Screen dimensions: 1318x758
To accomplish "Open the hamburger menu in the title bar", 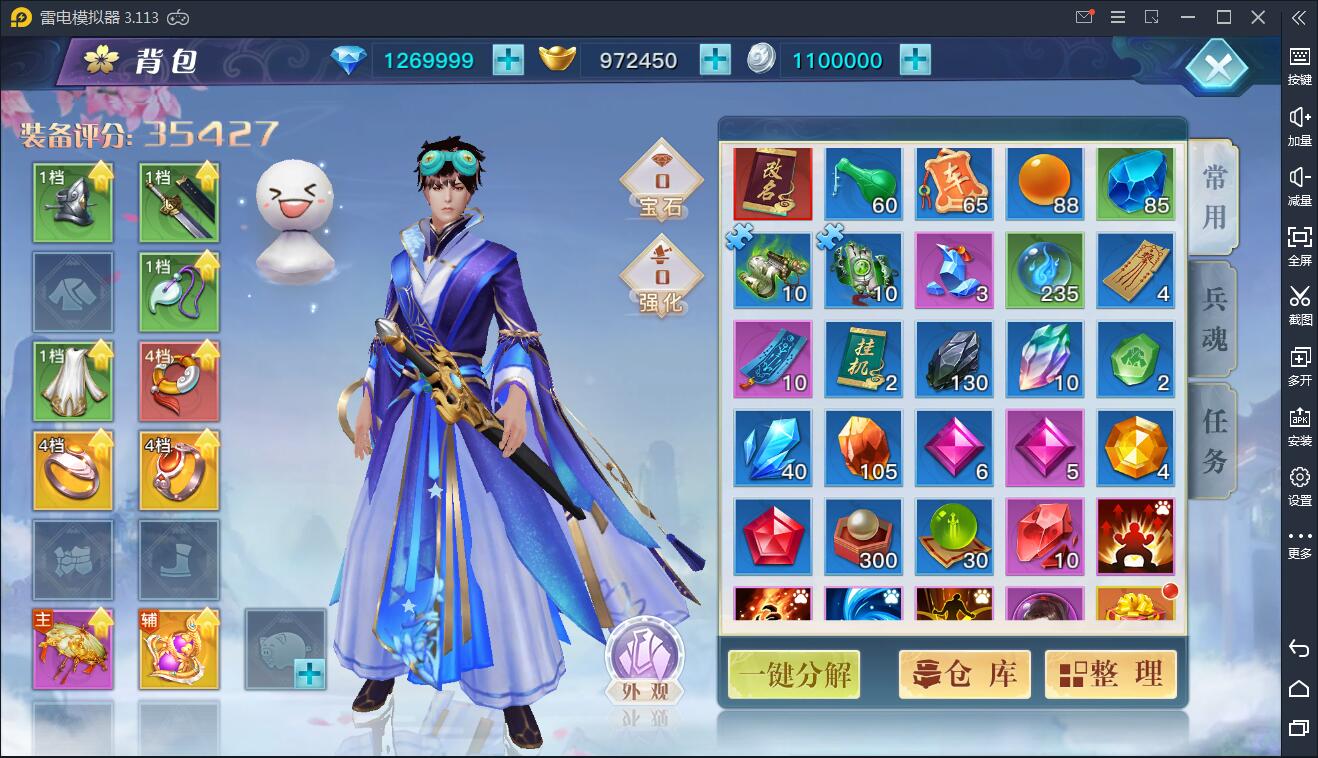I will (1118, 17).
